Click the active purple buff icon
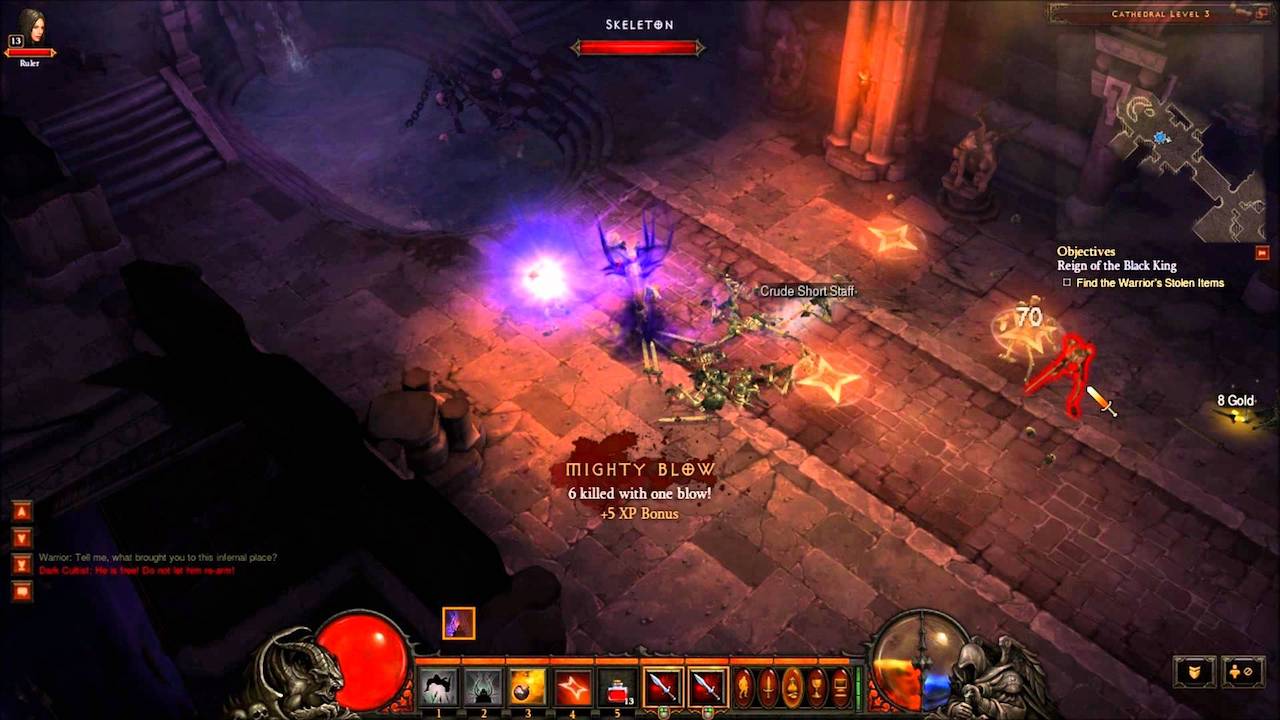This screenshot has width=1280, height=720. pos(459,623)
